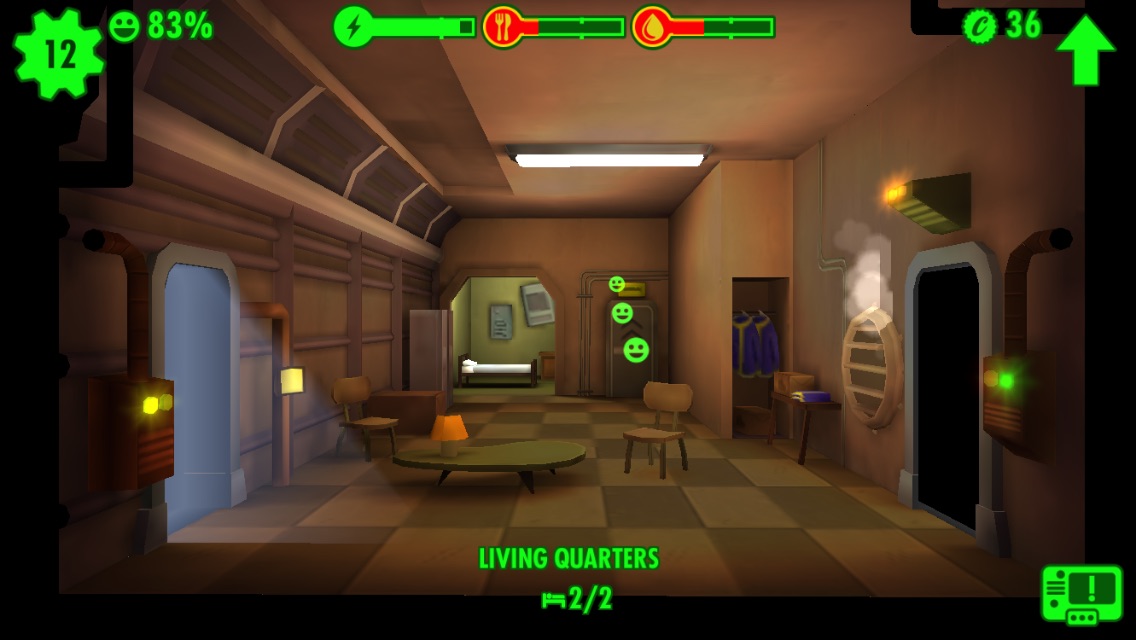Open the dweller list via the gear counter
Image resolution: width=1136 pixels, height=640 pixels.
point(58,54)
